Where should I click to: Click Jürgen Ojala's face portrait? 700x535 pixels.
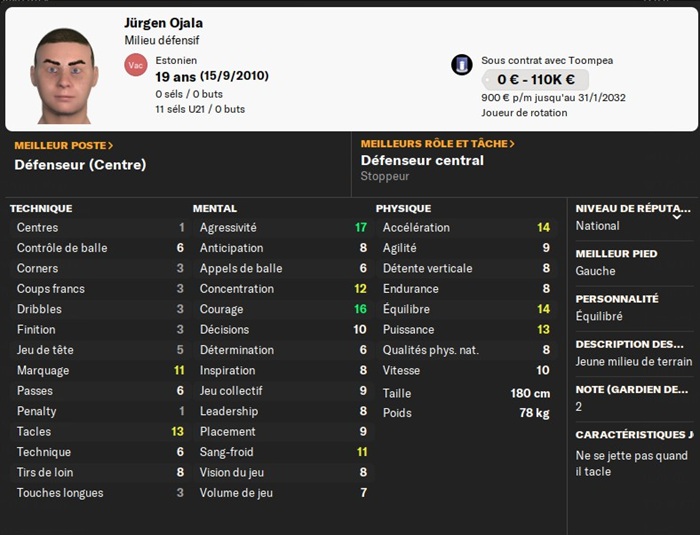pyautogui.click(x=65, y=75)
